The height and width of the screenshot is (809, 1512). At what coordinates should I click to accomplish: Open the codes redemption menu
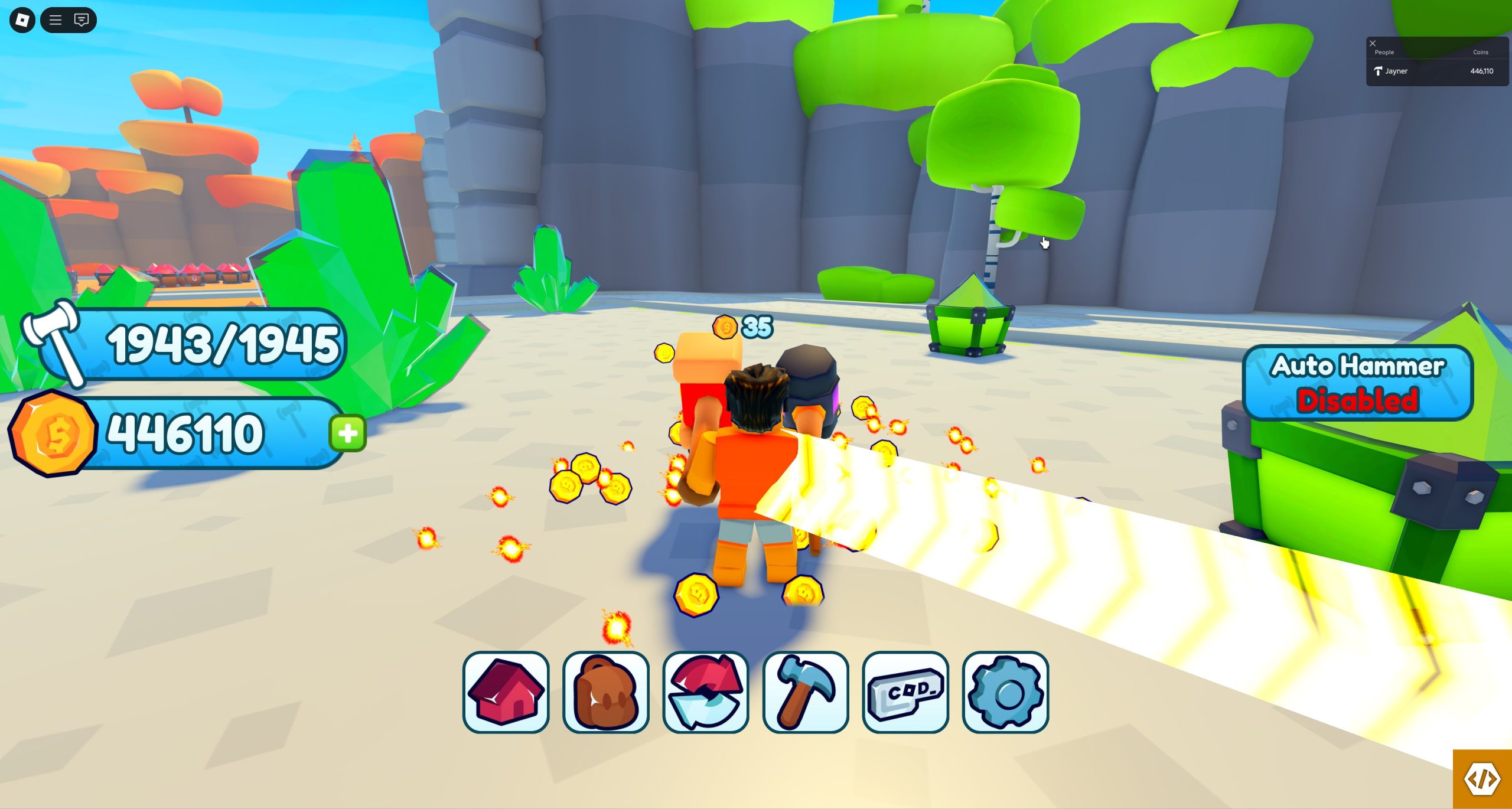point(905,692)
